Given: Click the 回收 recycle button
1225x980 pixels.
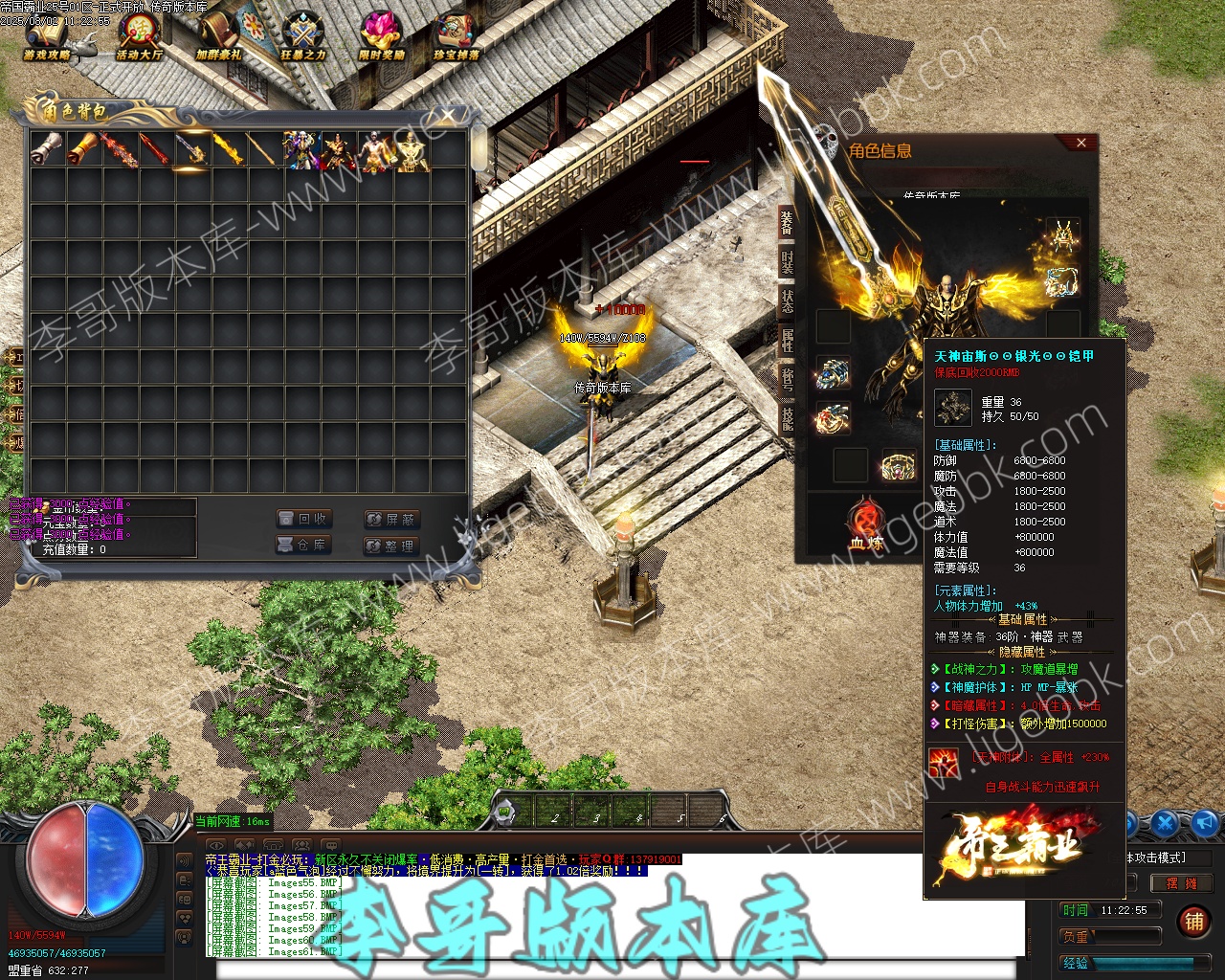Looking at the screenshot, I should coord(303,519).
